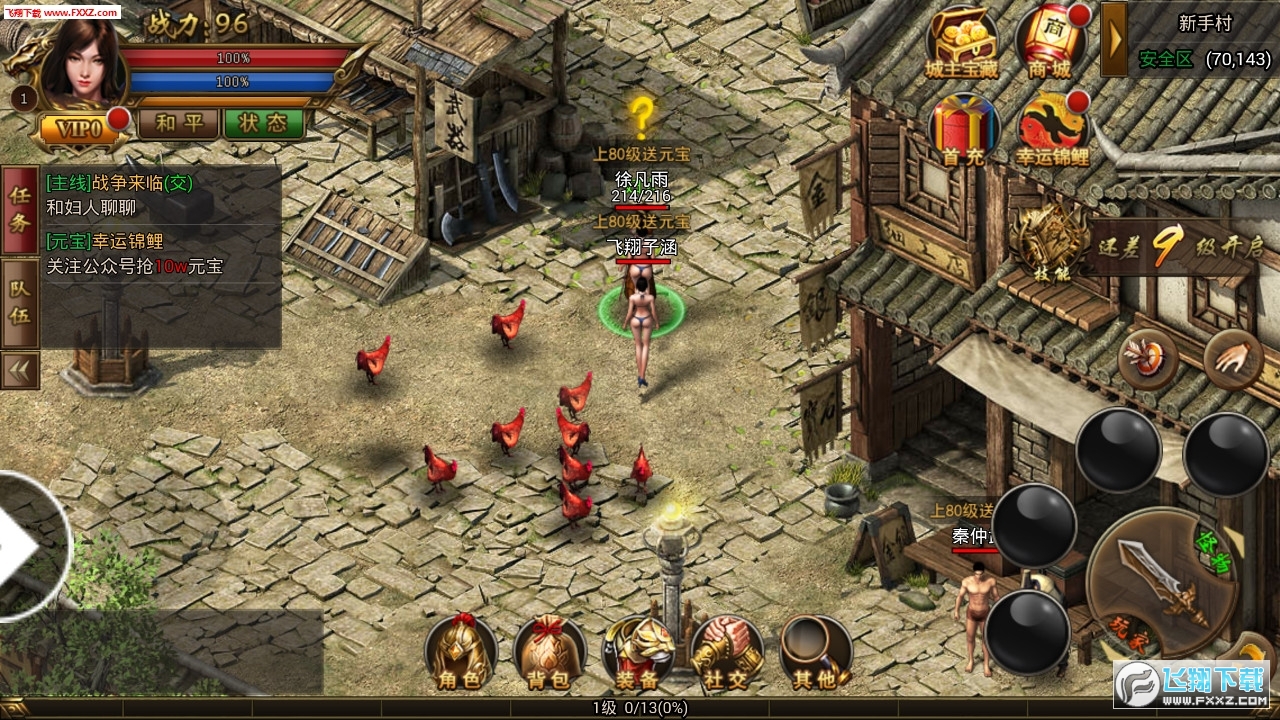Open the 社交 social menu

click(726, 653)
